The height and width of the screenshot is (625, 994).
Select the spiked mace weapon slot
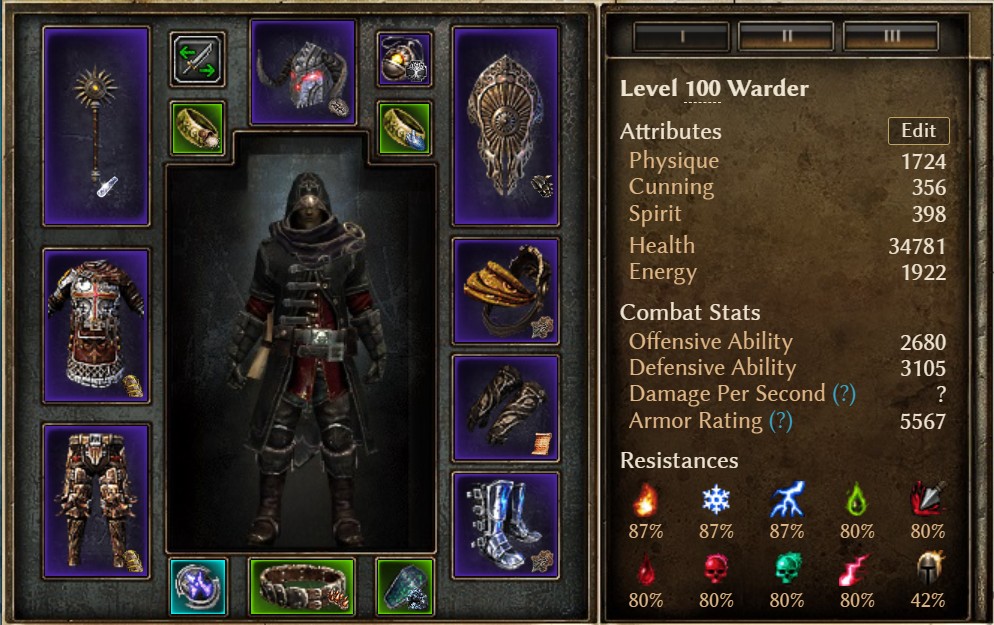pyautogui.click(x=96, y=126)
